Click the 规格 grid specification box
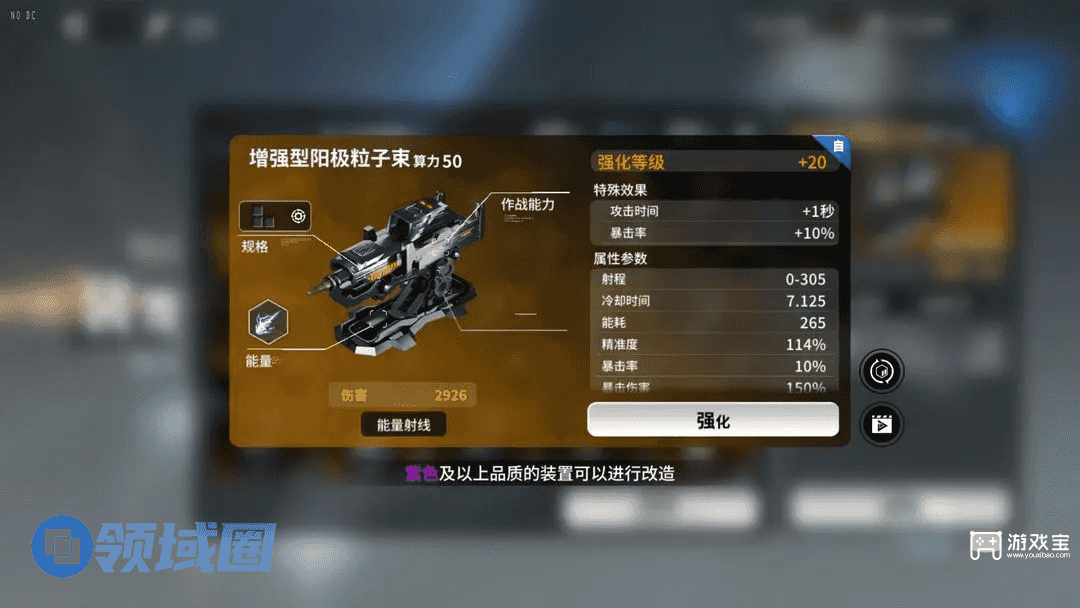The image size is (1080, 608). click(275, 216)
